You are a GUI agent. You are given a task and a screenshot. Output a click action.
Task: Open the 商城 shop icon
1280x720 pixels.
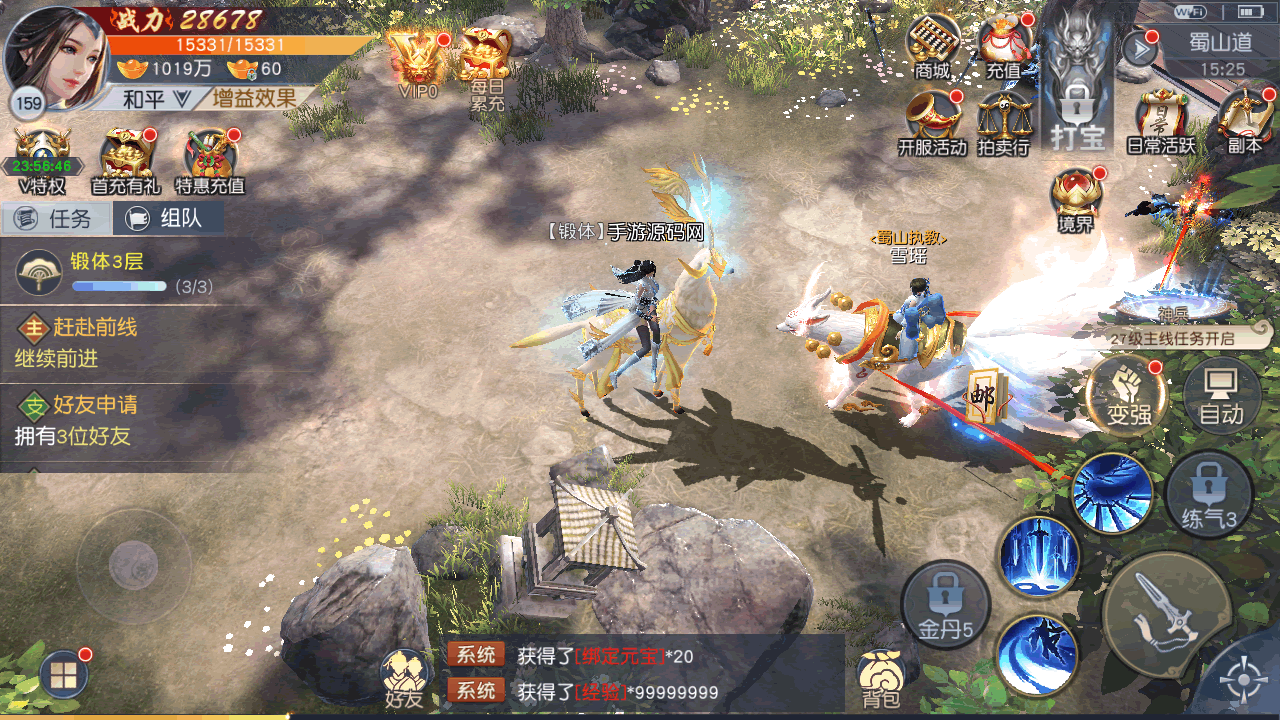[932, 48]
